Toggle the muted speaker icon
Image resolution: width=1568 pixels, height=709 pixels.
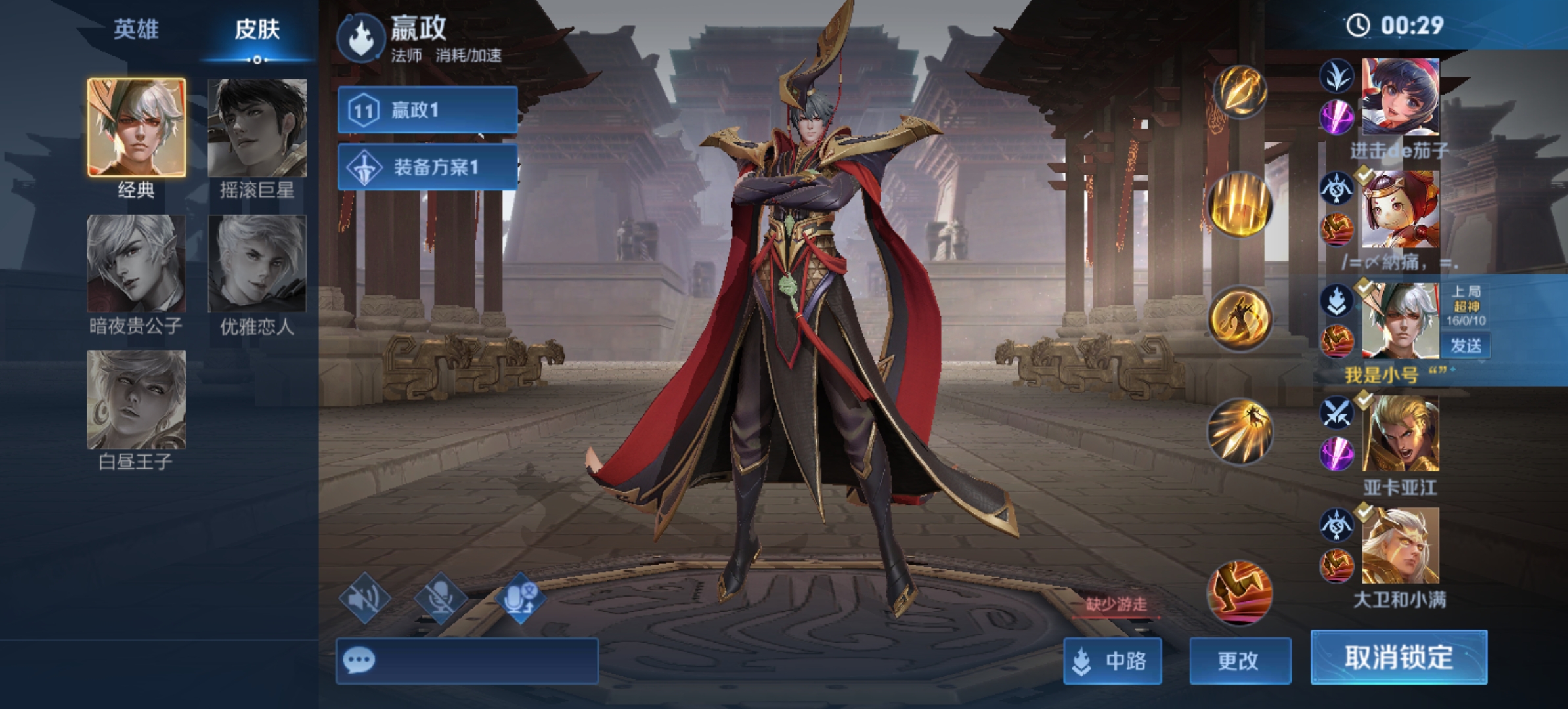click(x=365, y=598)
